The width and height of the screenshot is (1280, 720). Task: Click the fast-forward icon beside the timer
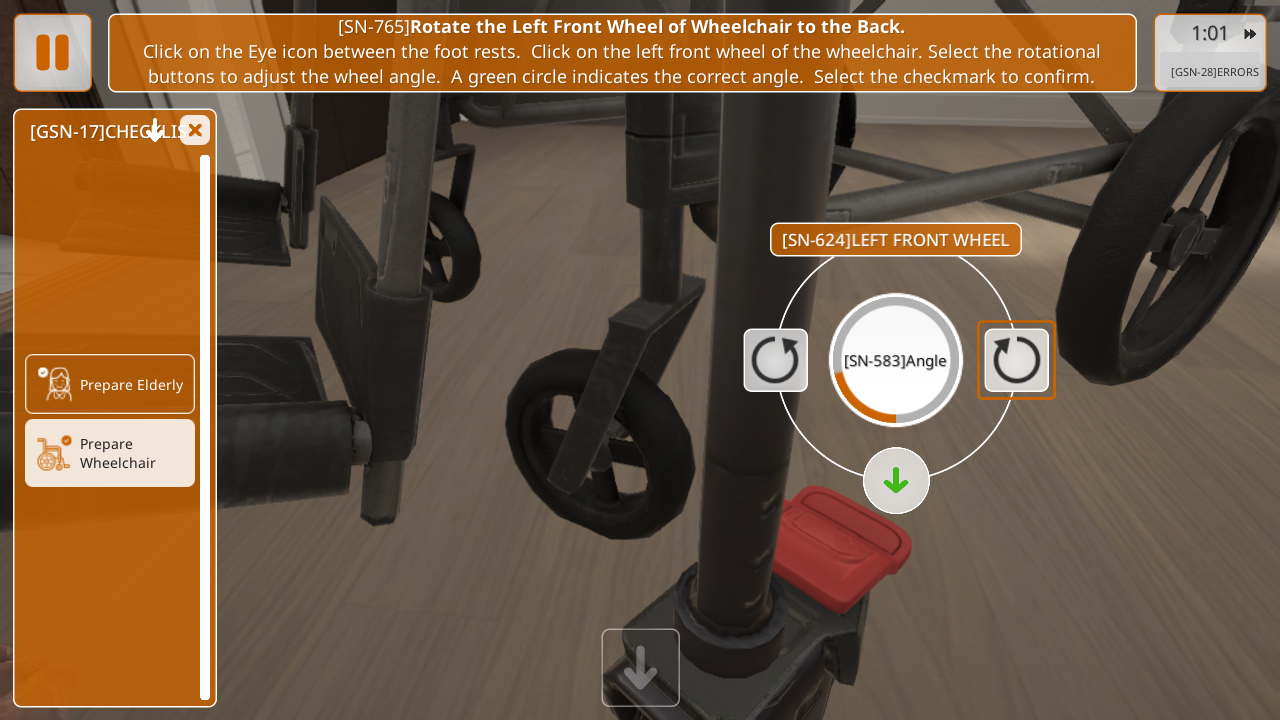click(x=1250, y=34)
